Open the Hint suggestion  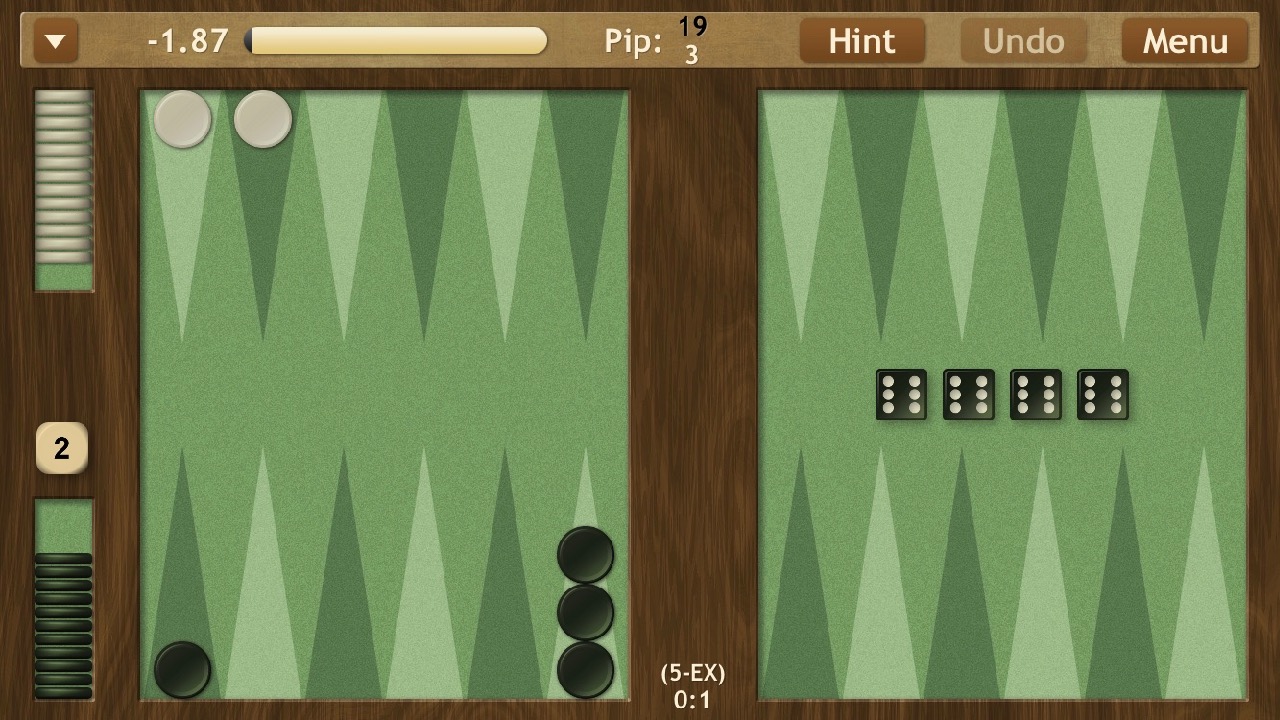861,41
